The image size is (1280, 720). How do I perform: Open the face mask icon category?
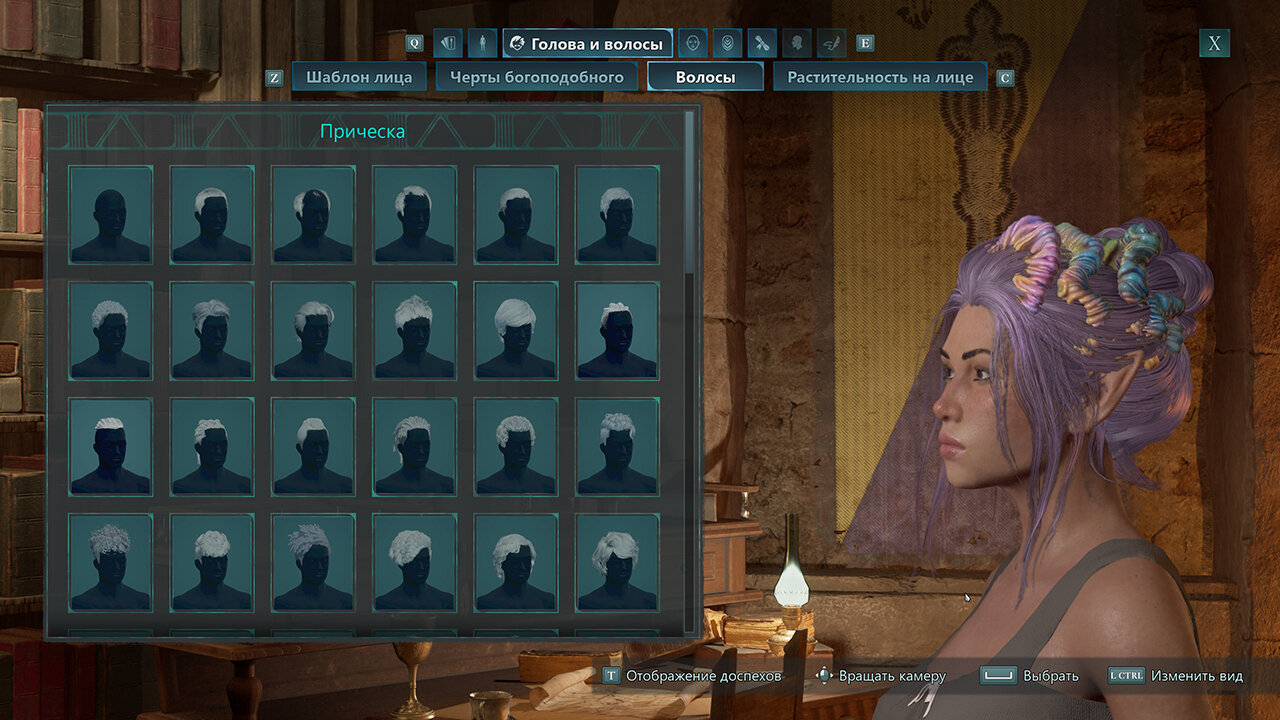click(x=693, y=43)
